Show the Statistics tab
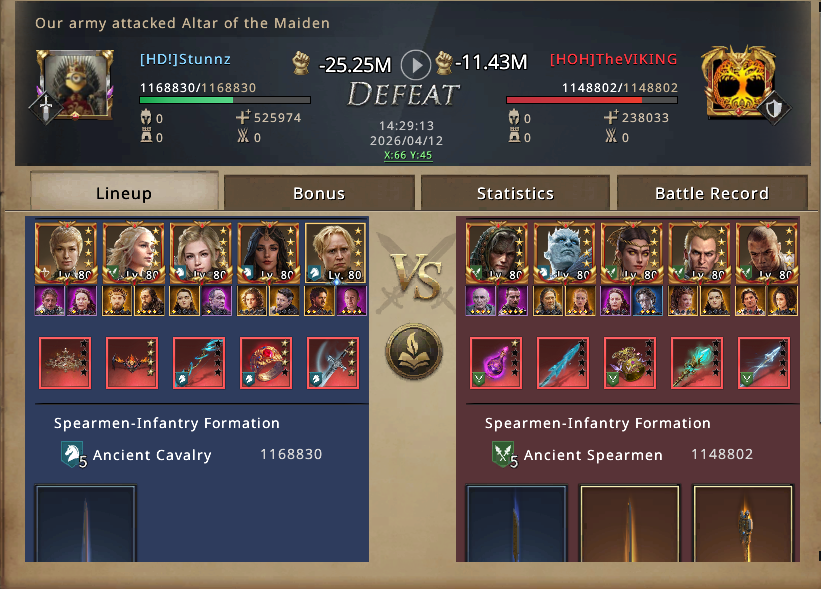 tap(515, 193)
